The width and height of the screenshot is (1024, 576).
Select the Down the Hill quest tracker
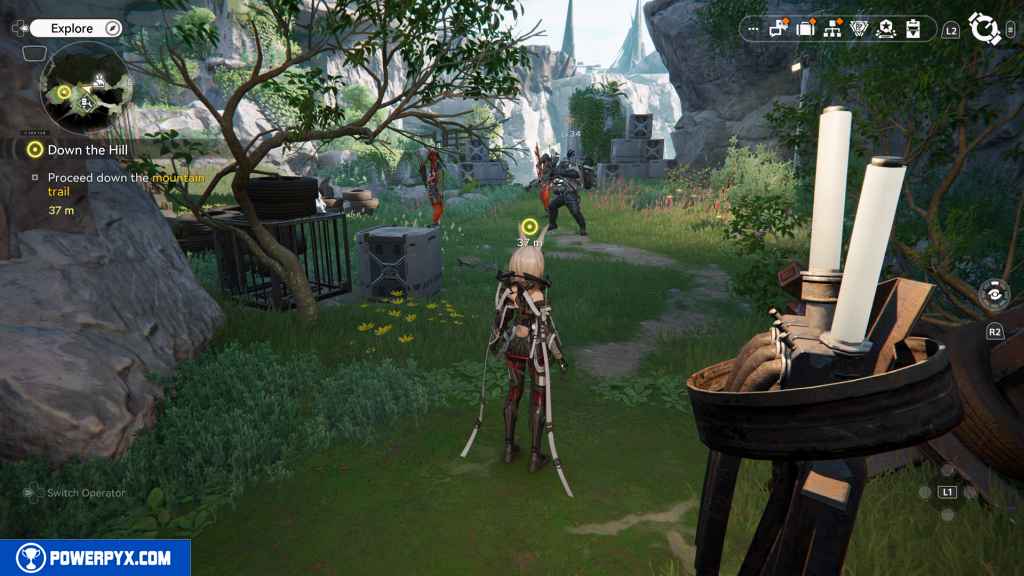[80, 149]
